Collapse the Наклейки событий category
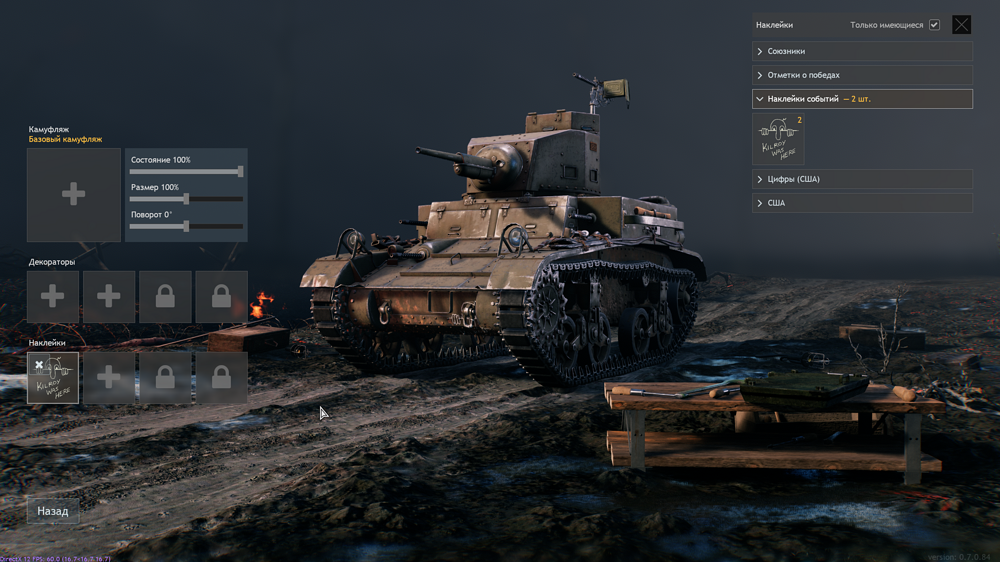Screen dimensions: 1000x562 (x=862, y=99)
